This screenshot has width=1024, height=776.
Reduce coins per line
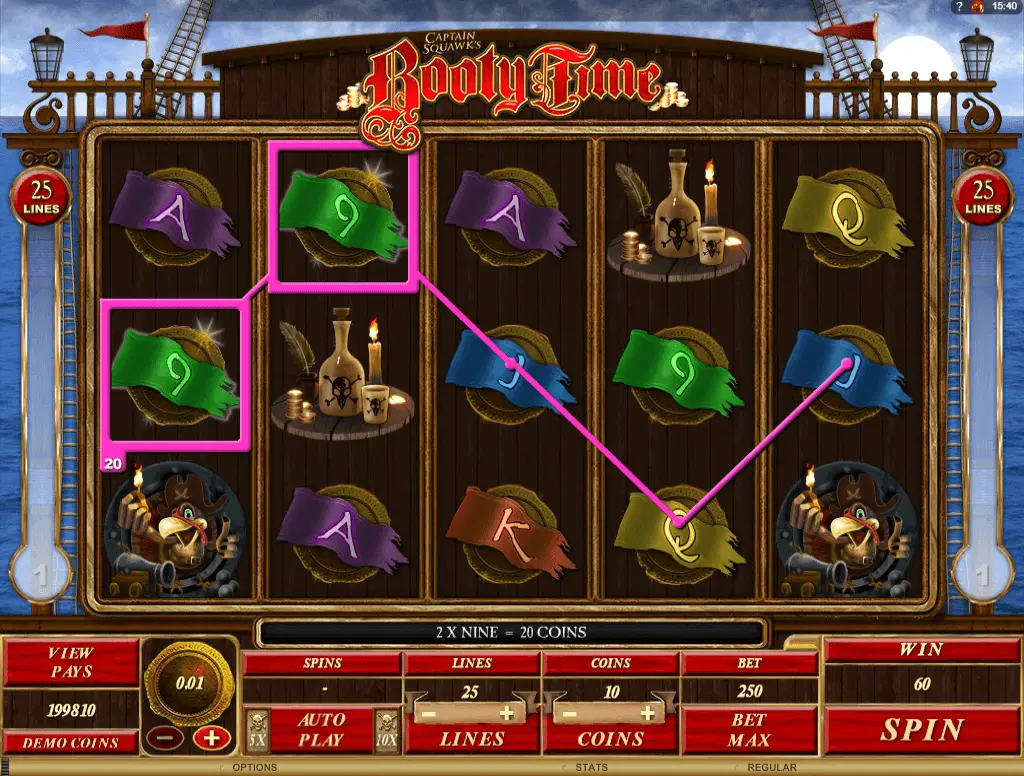(x=568, y=714)
